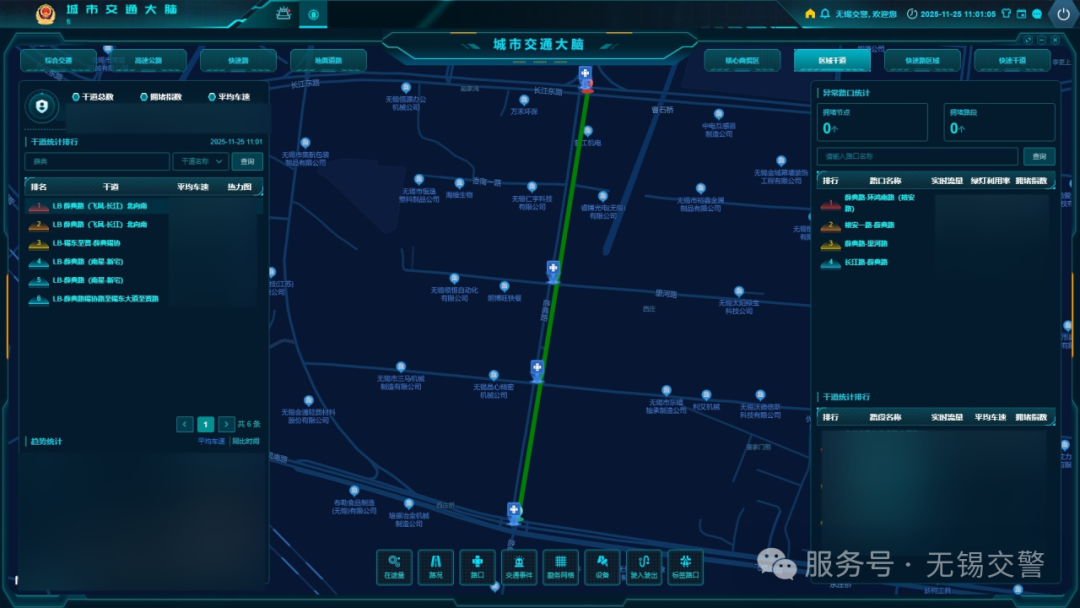
Task: Show the 驶入驶出 layer
Action: point(644,567)
